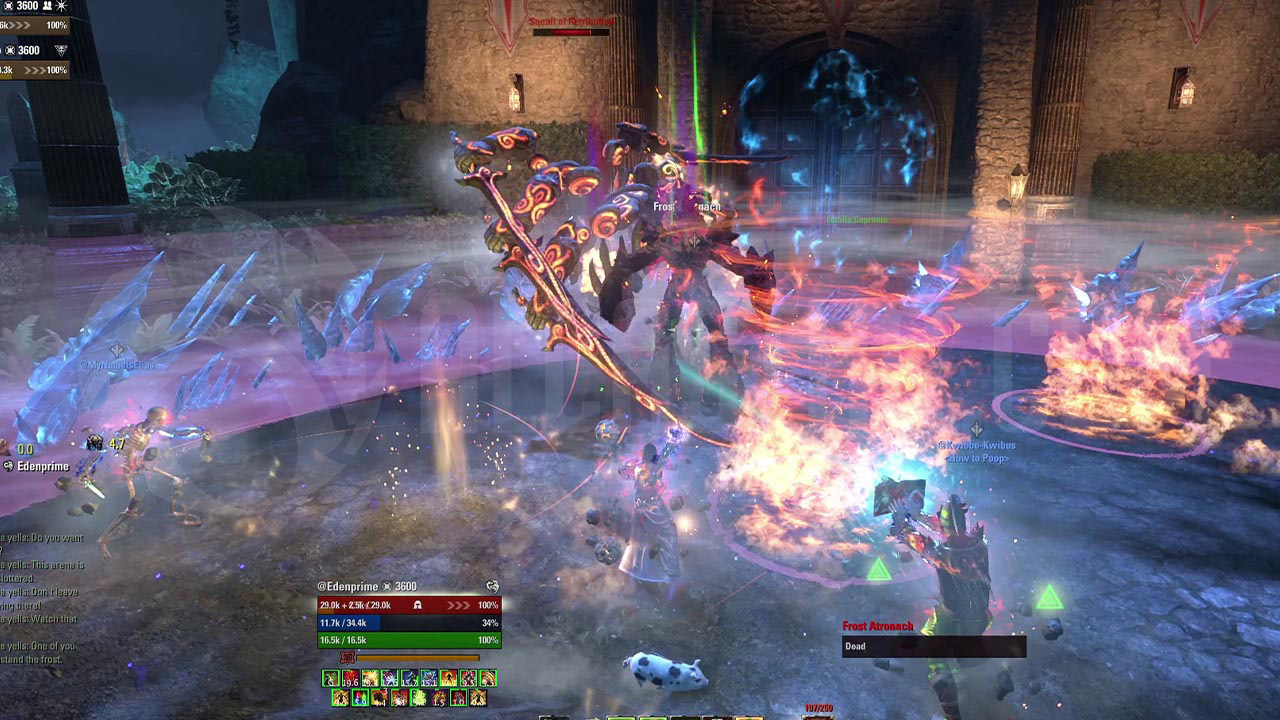This screenshot has width=1280, height=720.
Task: Open the chat log with yell messages
Action: [40, 590]
